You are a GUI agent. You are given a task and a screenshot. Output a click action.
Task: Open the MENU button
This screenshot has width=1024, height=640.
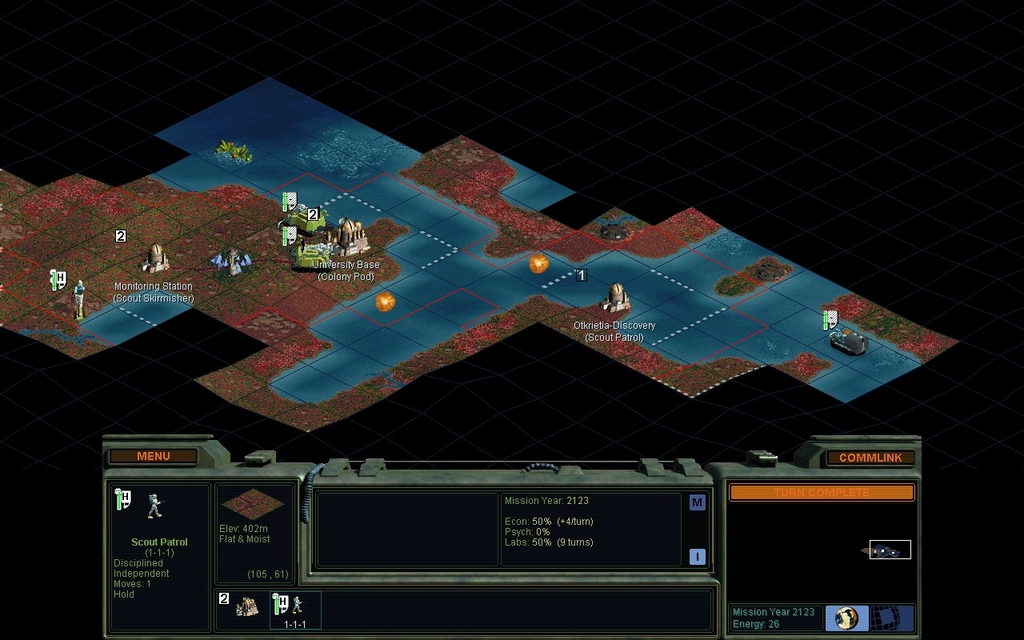click(153, 456)
